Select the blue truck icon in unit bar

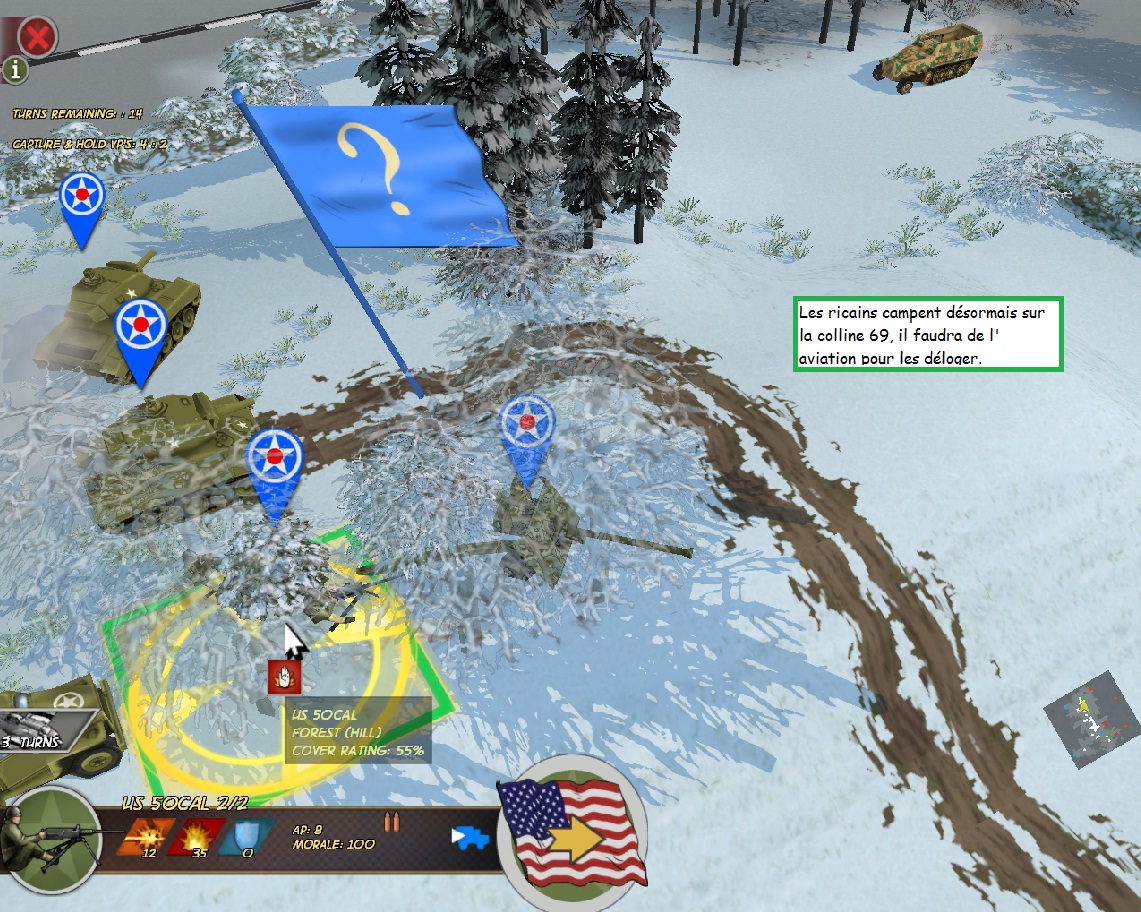click(470, 837)
